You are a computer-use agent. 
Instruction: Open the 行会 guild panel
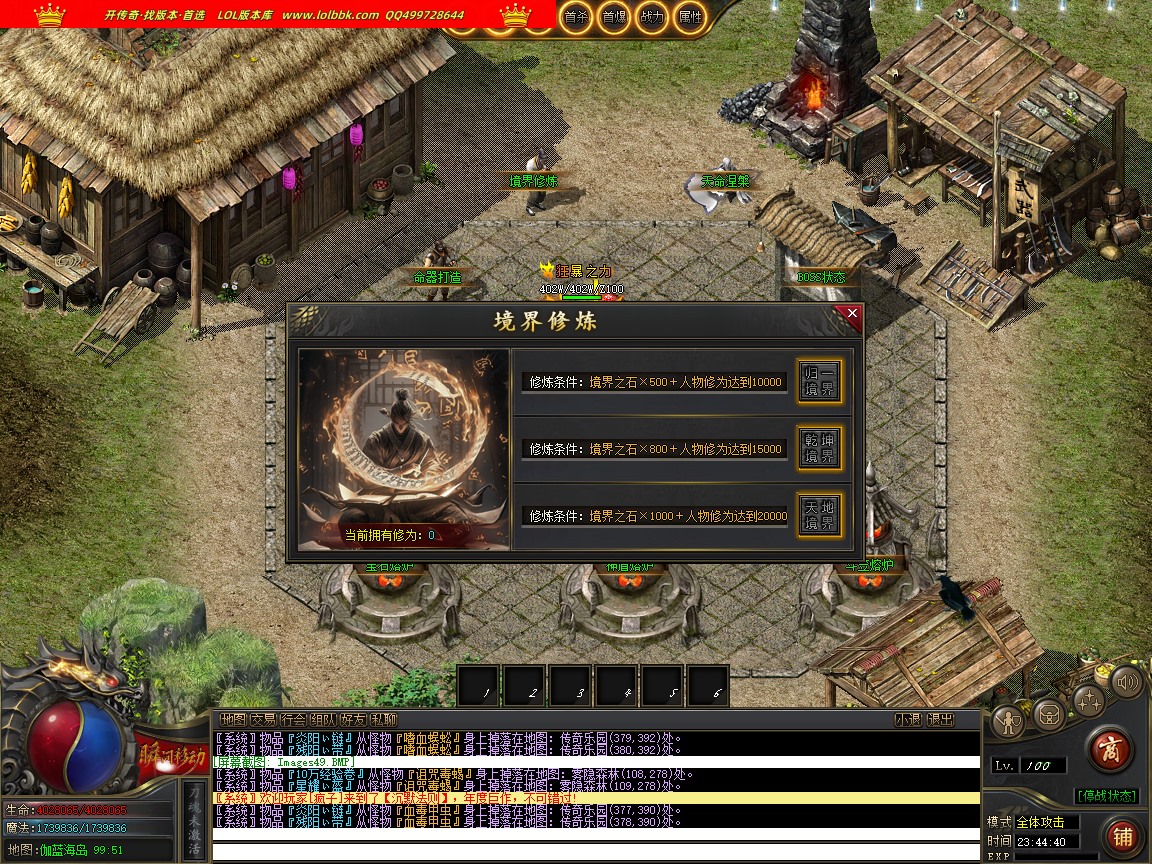[293, 719]
